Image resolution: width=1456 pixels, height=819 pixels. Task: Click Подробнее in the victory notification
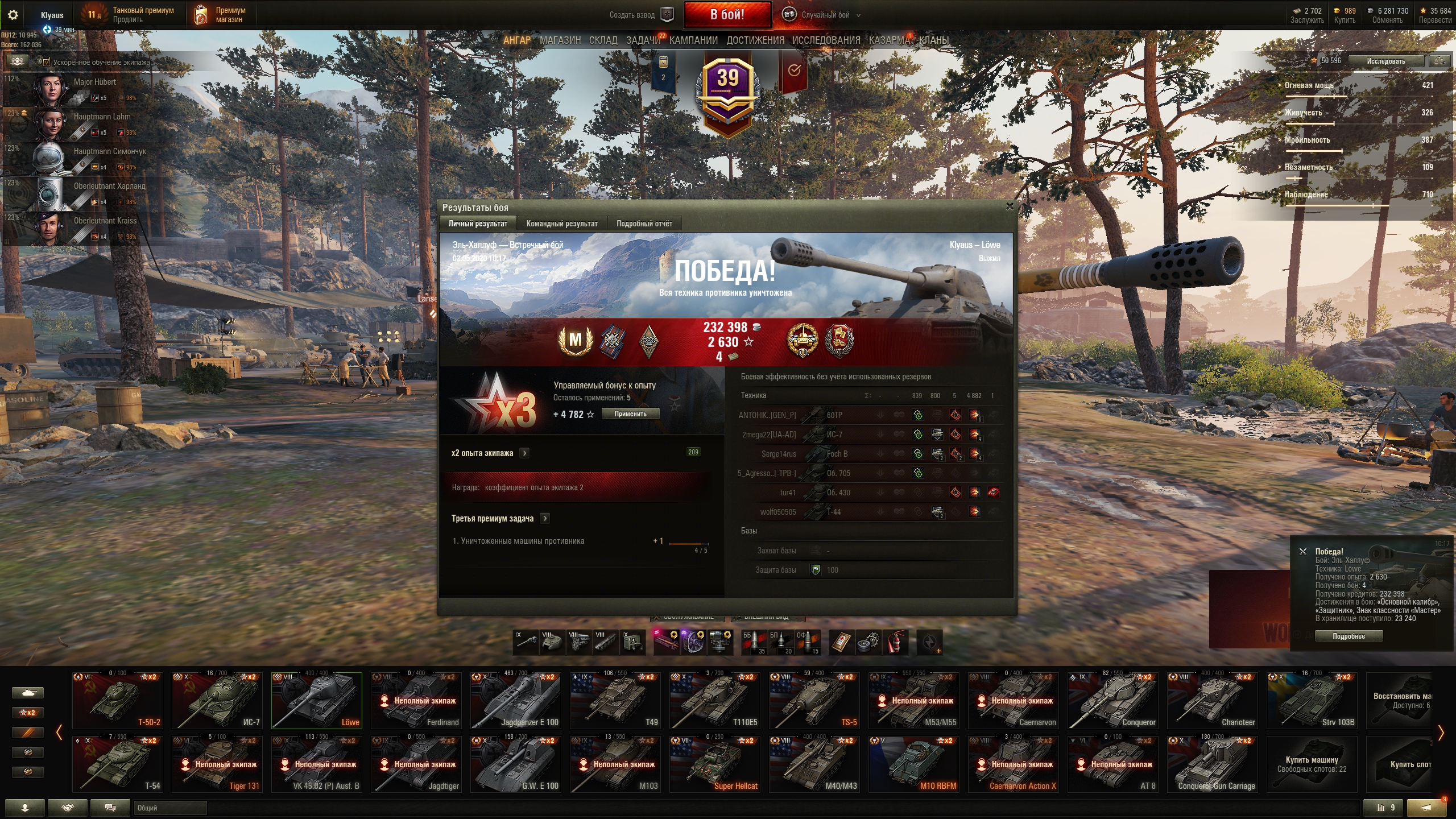[x=1349, y=636]
